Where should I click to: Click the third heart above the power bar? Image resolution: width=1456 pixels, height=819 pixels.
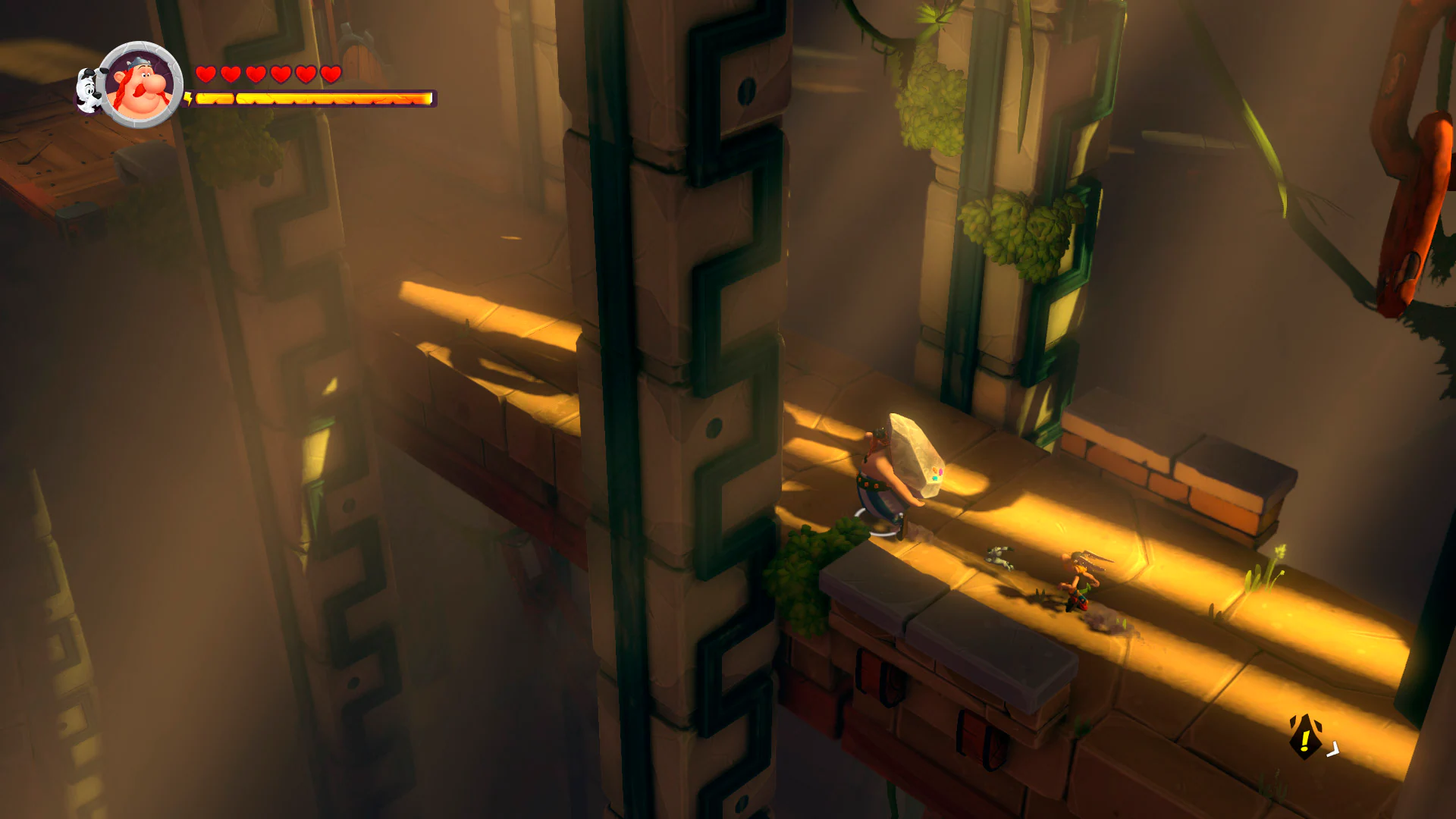[254, 75]
